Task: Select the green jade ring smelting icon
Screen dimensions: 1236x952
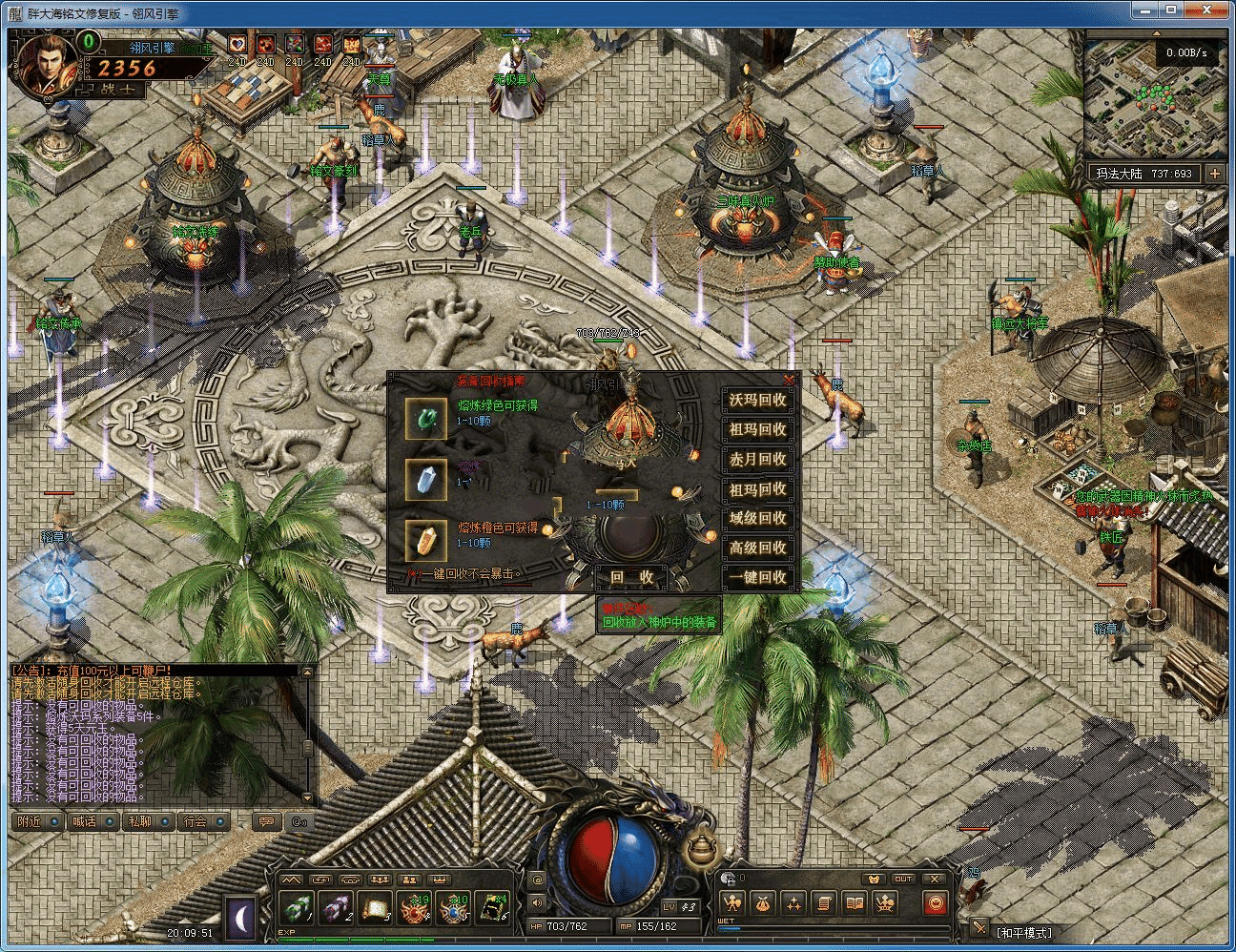Action: coord(425,419)
